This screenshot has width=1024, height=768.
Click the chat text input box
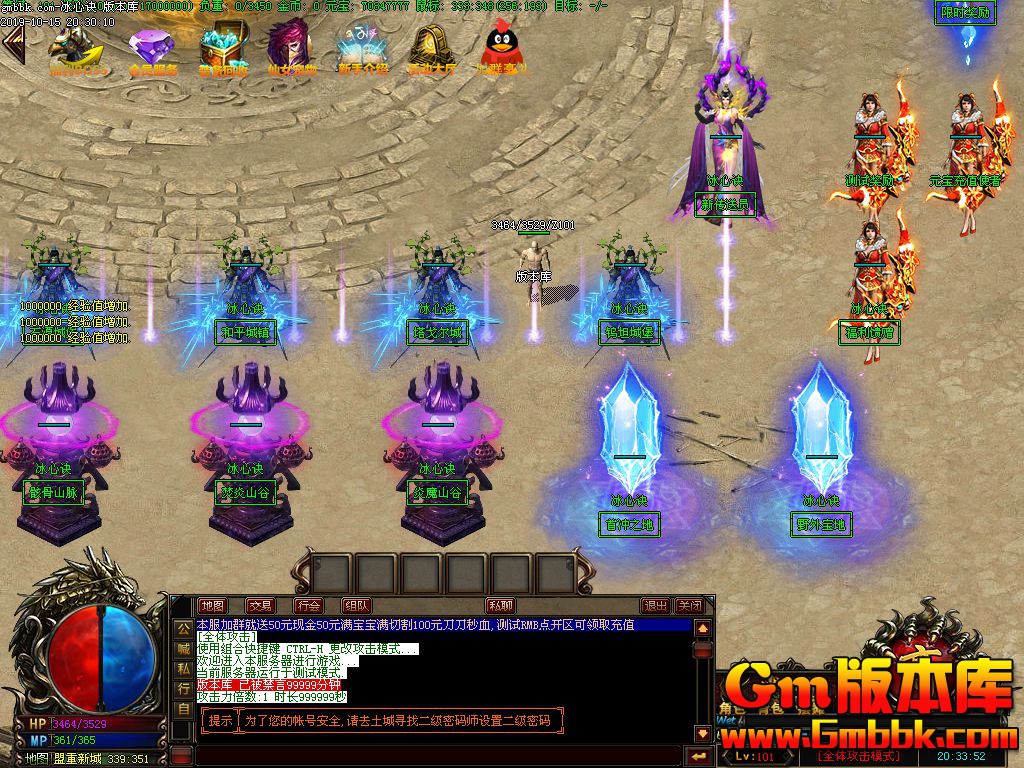pyautogui.click(x=430, y=755)
